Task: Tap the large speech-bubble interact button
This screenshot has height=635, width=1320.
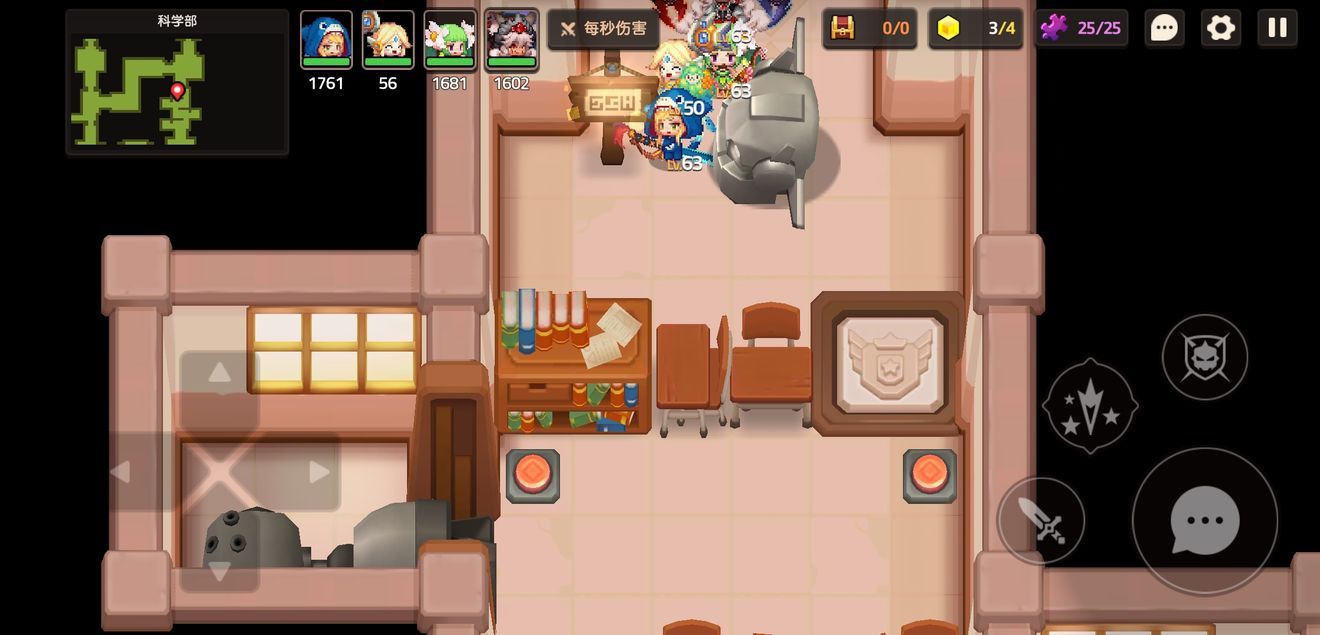Action: pos(1204,520)
